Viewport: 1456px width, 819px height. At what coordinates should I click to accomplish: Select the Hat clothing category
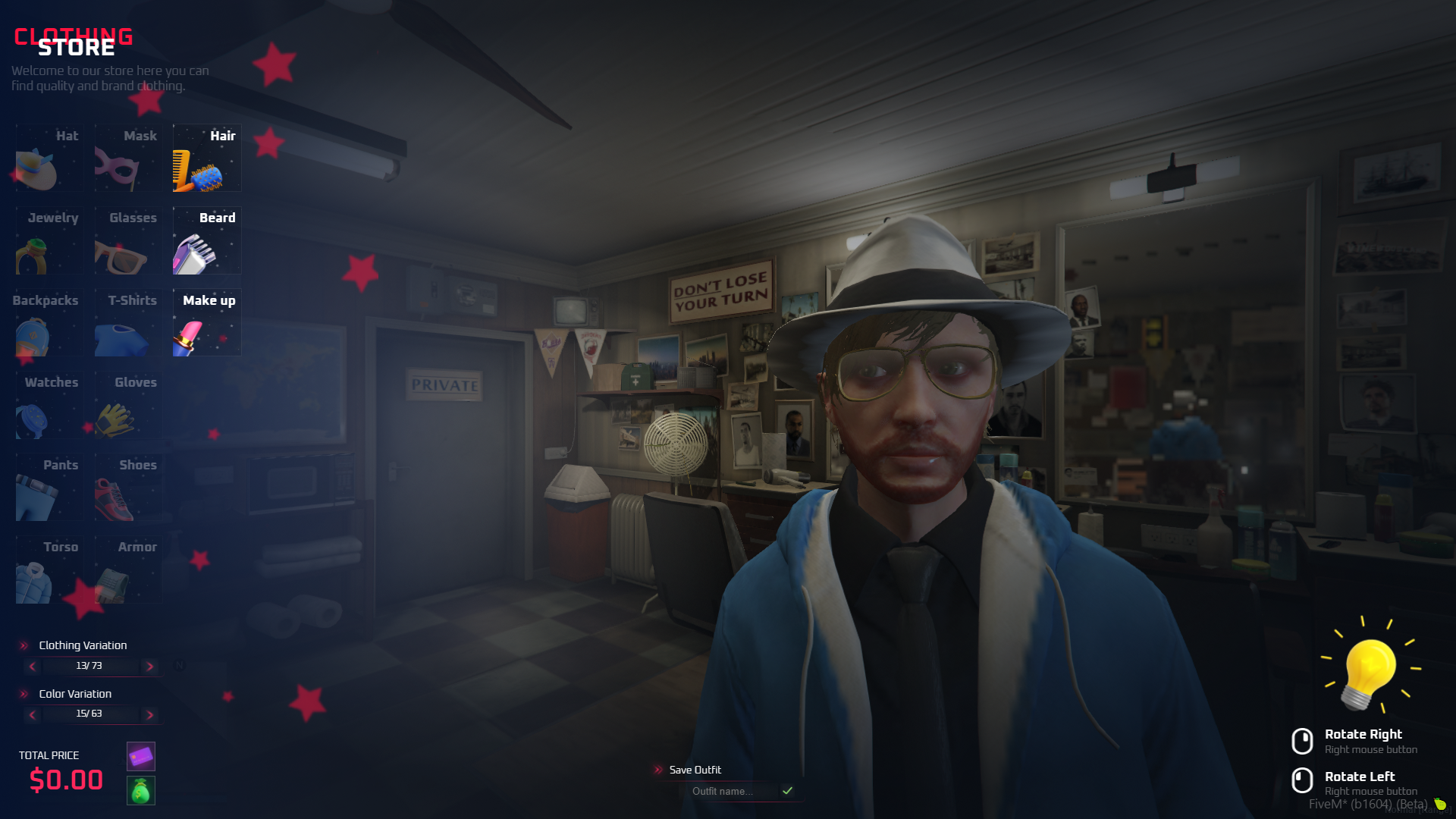tap(50, 158)
